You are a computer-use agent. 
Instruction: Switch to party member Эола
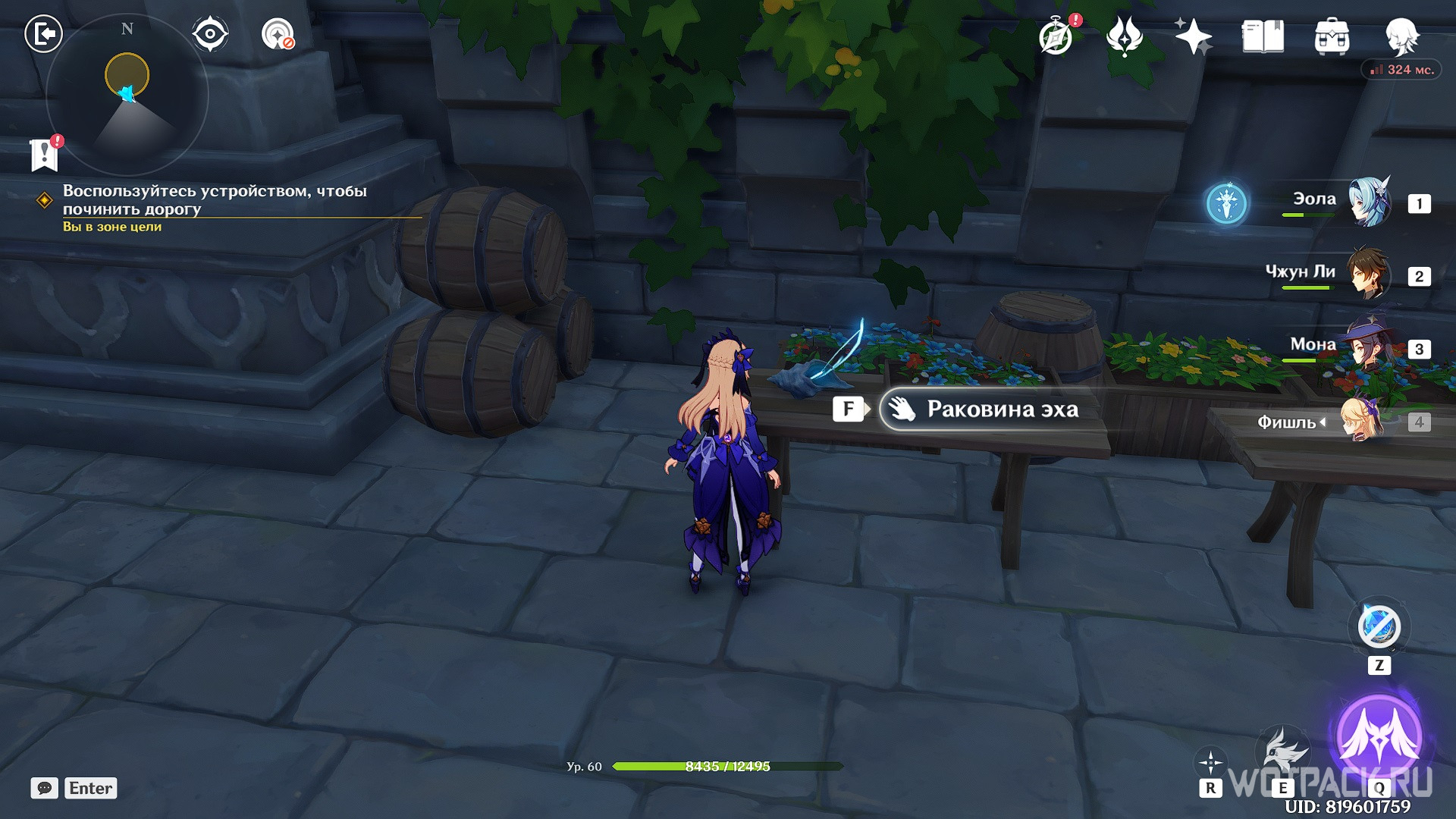click(x=1369, y=202)
